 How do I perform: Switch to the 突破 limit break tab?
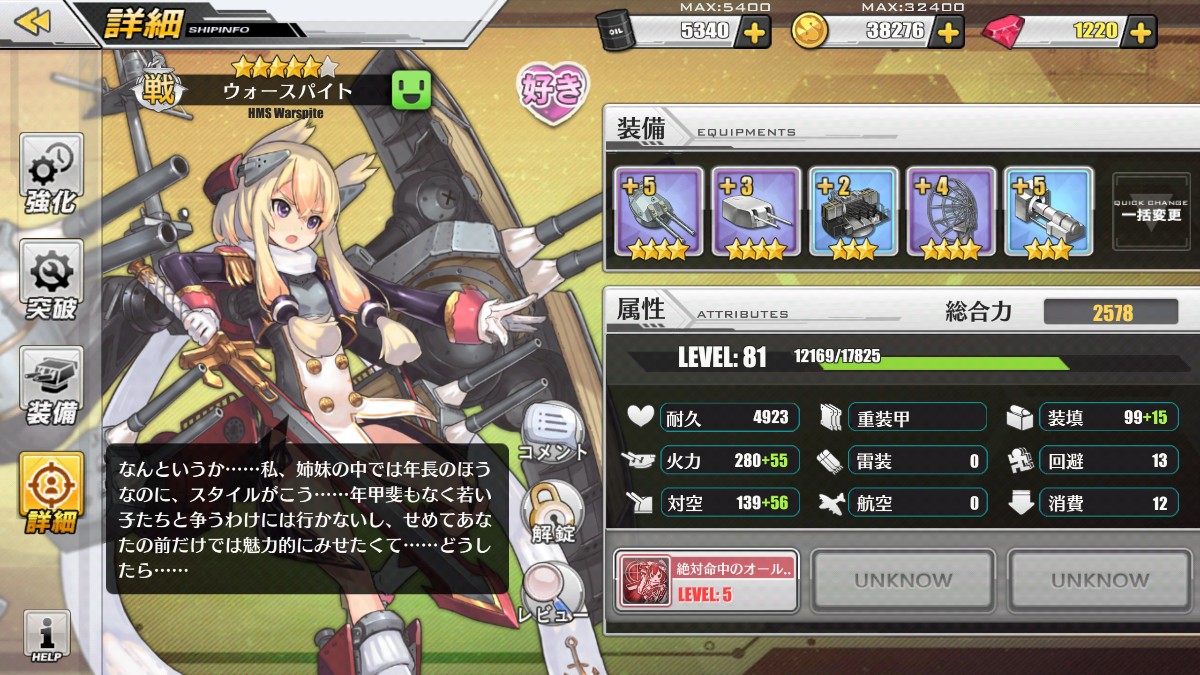(51, 283)
